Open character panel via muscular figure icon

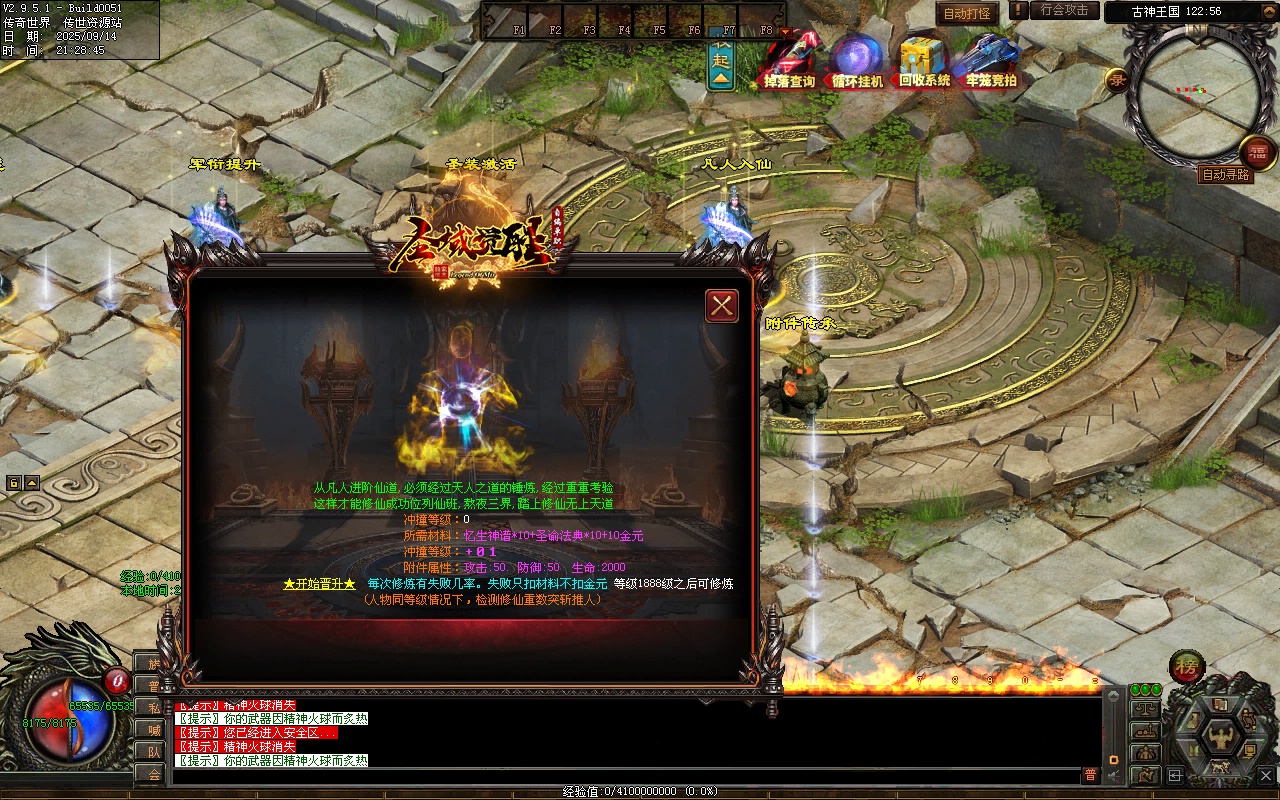pyautogui.click(x=1220, y=736)
